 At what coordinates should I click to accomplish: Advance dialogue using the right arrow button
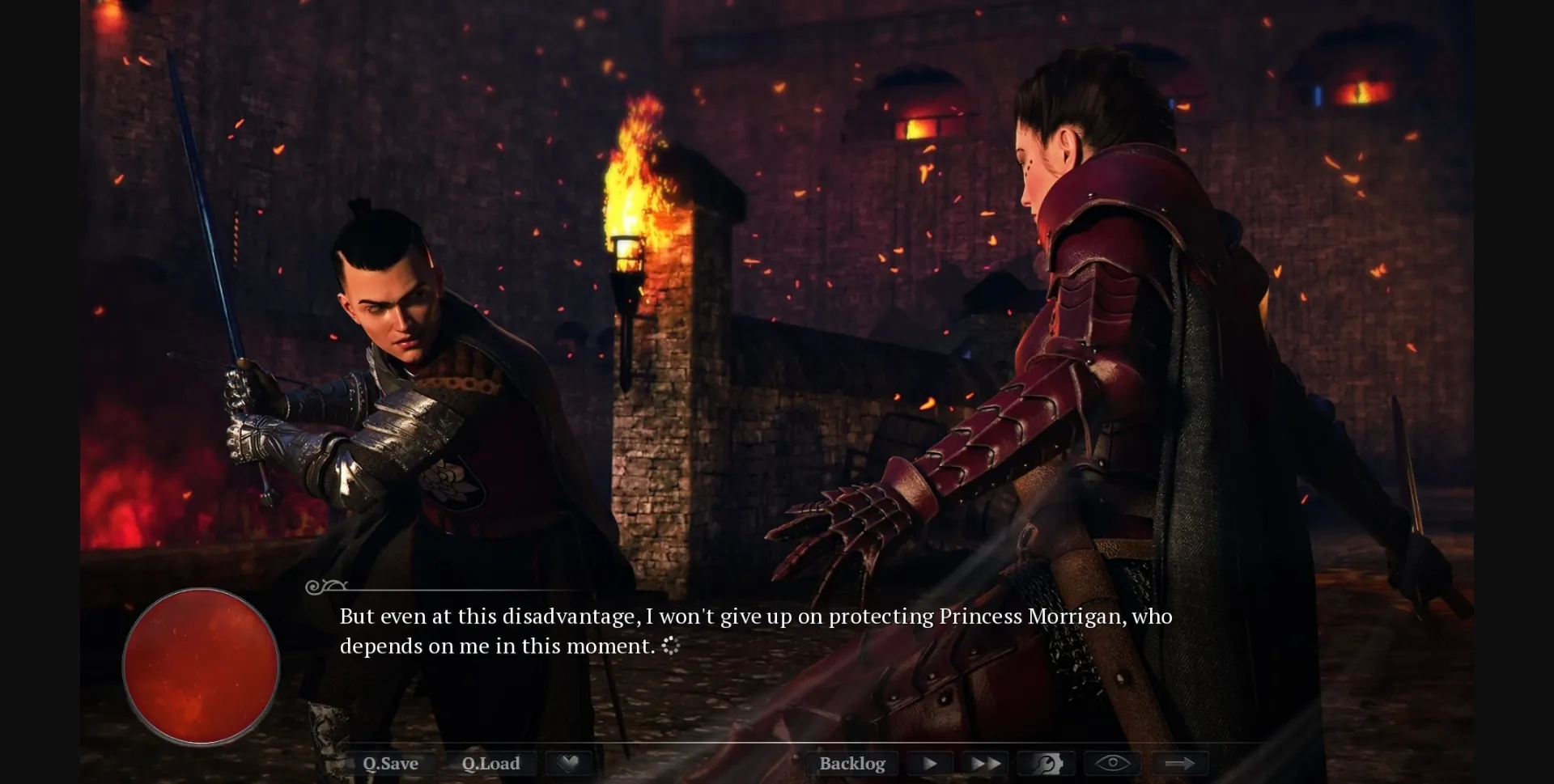(x=1179, y=763)
